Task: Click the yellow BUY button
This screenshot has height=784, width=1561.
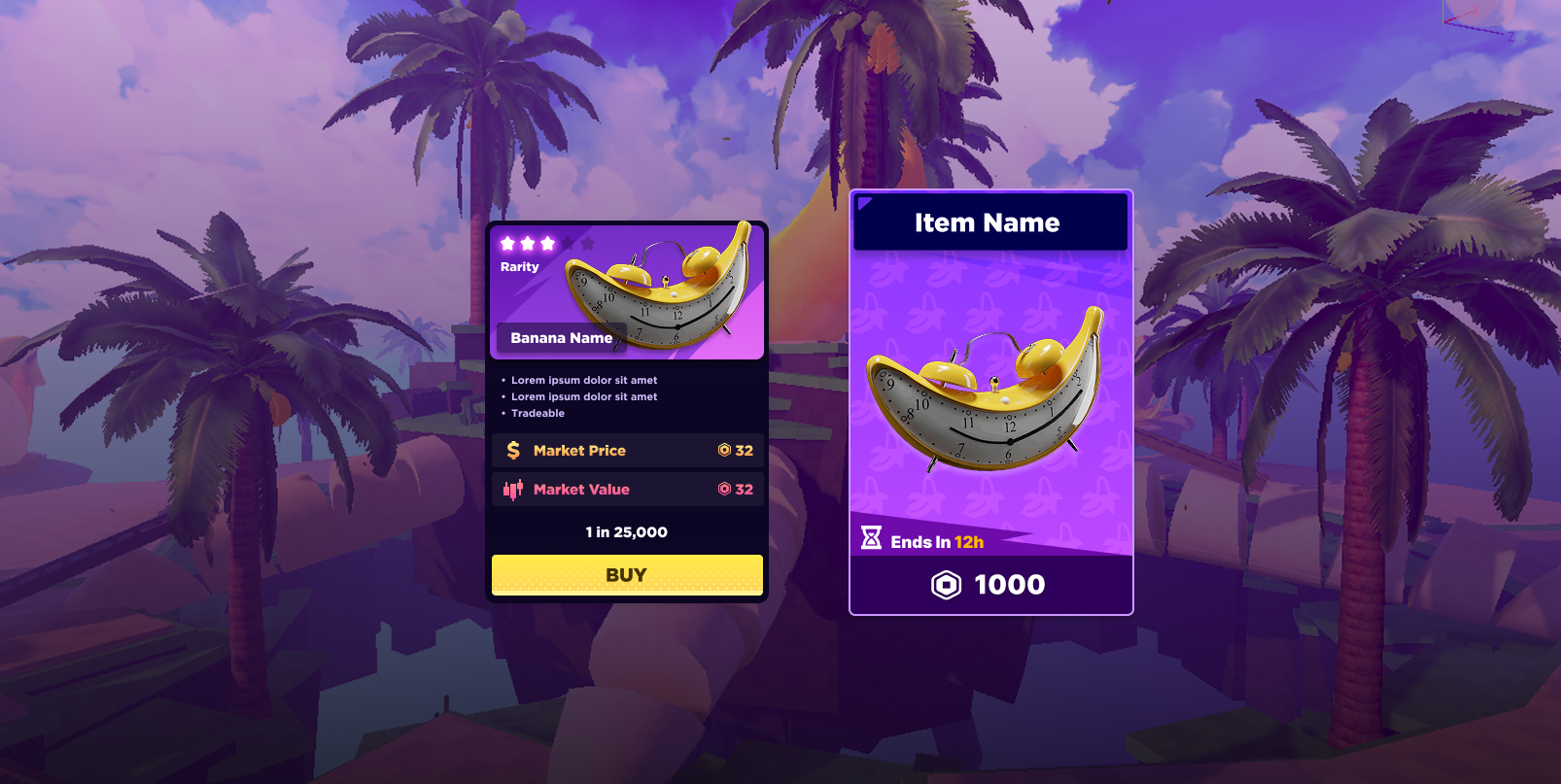Action: [x=627, y=574]
